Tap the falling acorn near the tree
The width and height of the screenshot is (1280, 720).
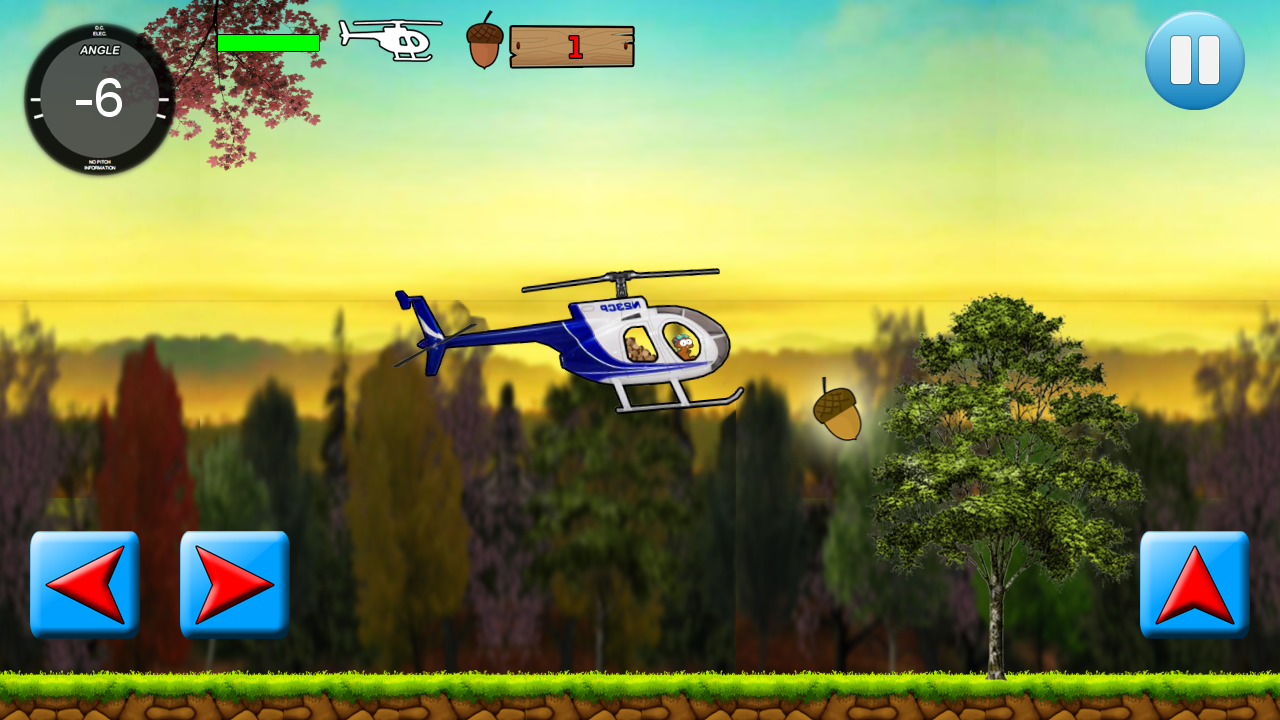(837, 410)
